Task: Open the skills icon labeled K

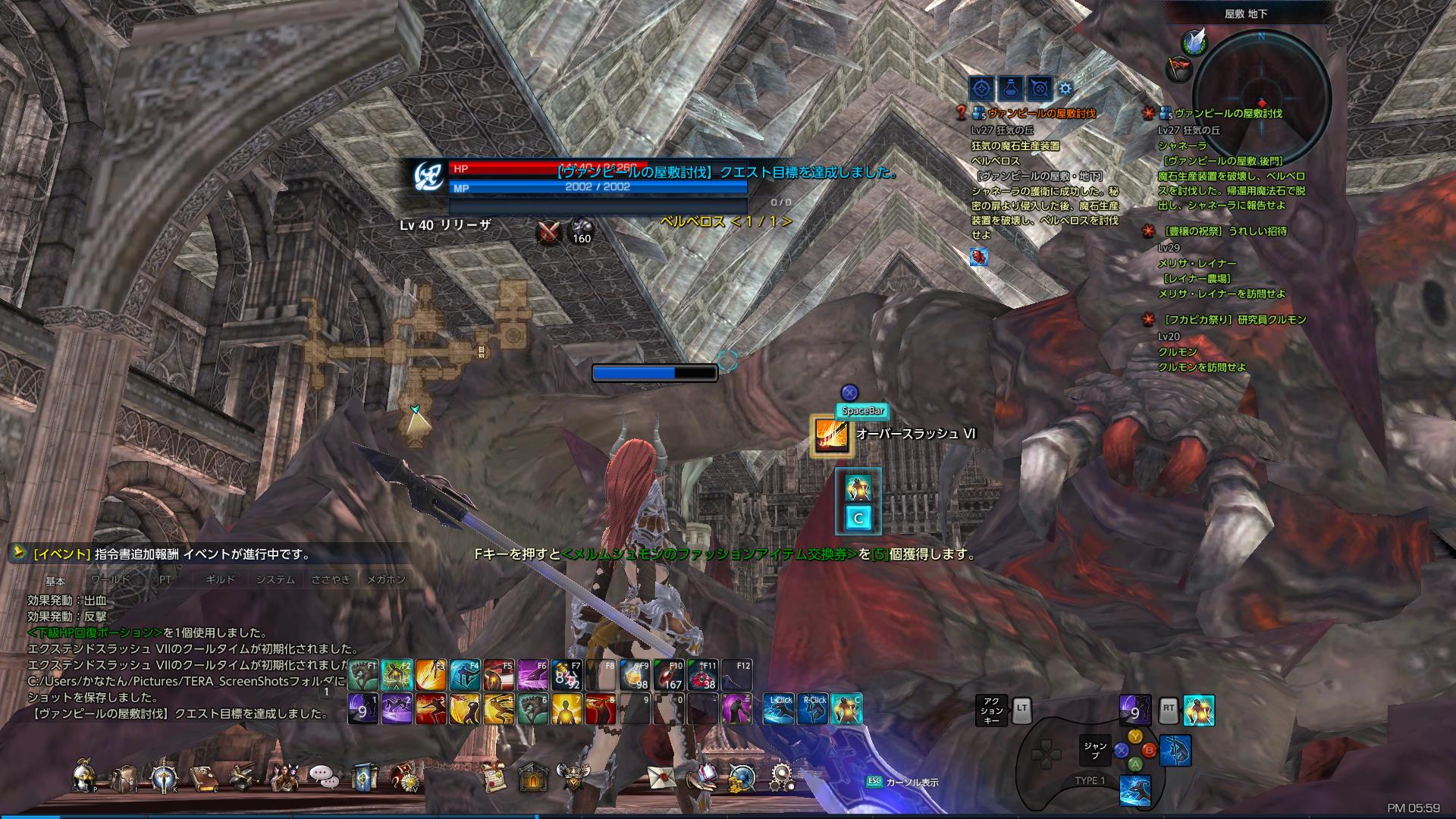Action: pyautogui.click(x=163, y=777)
